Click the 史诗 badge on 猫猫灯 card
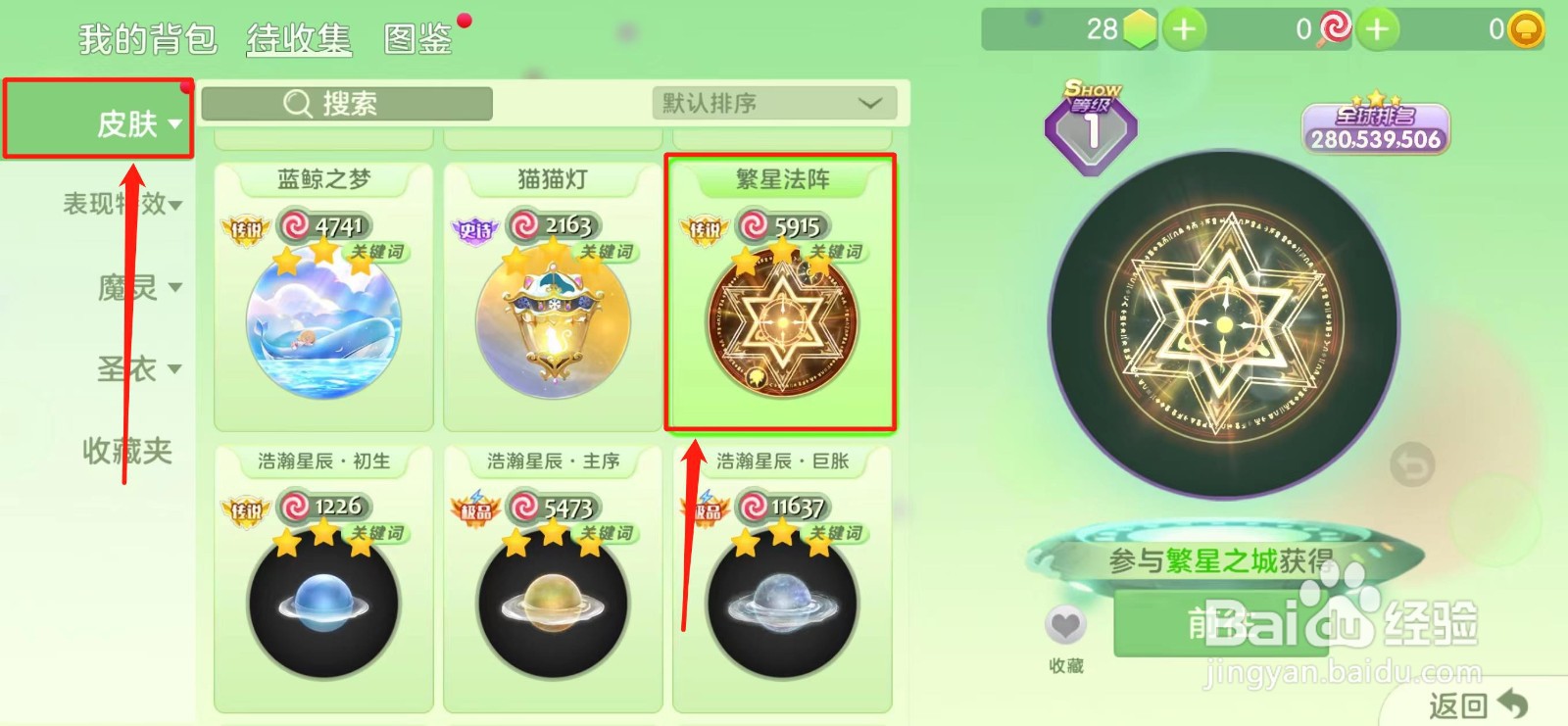This screenshot has height=726, width=1568. coord(475,230)
